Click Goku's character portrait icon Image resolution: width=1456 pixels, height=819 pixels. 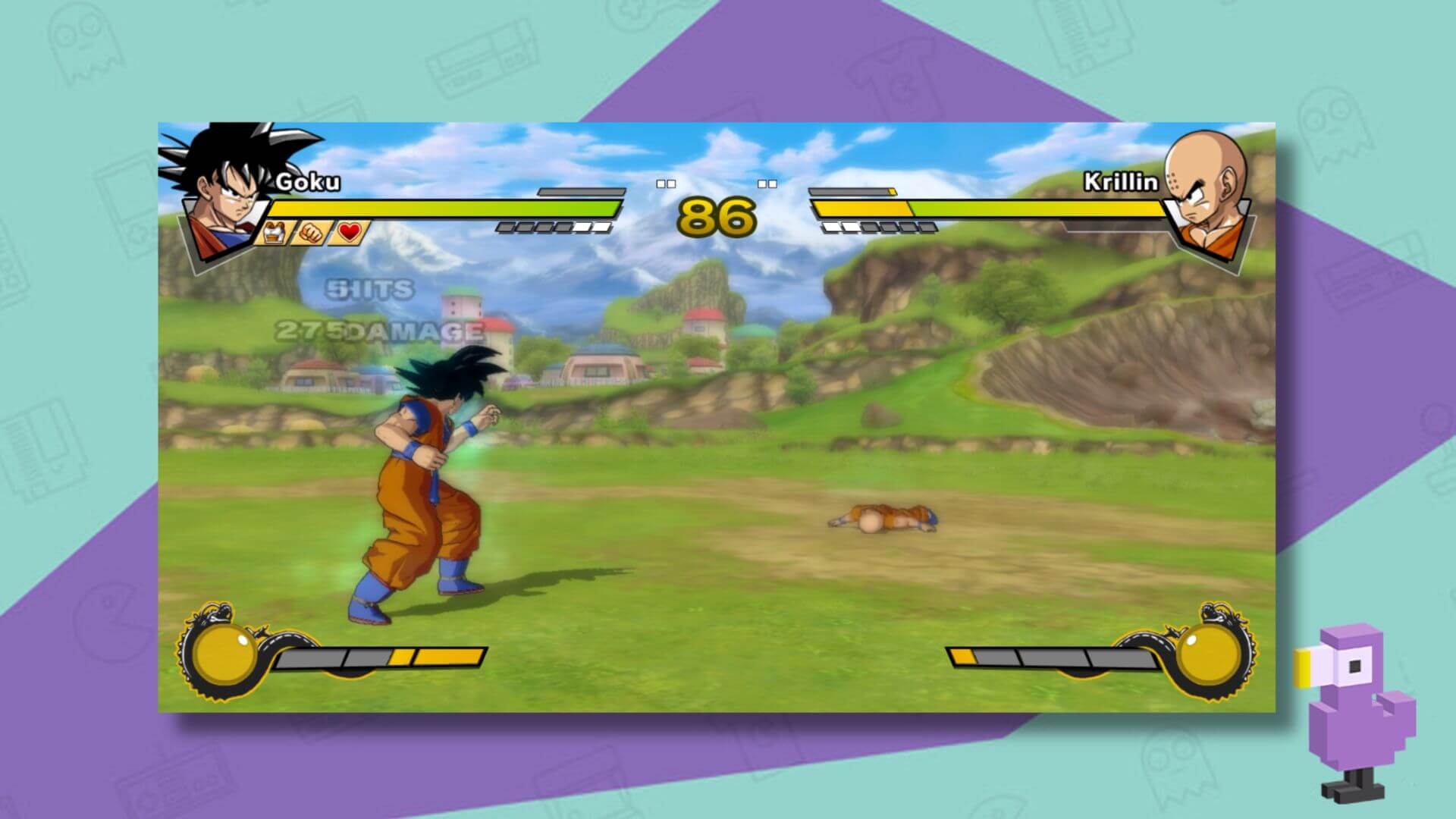coord(224,193)
